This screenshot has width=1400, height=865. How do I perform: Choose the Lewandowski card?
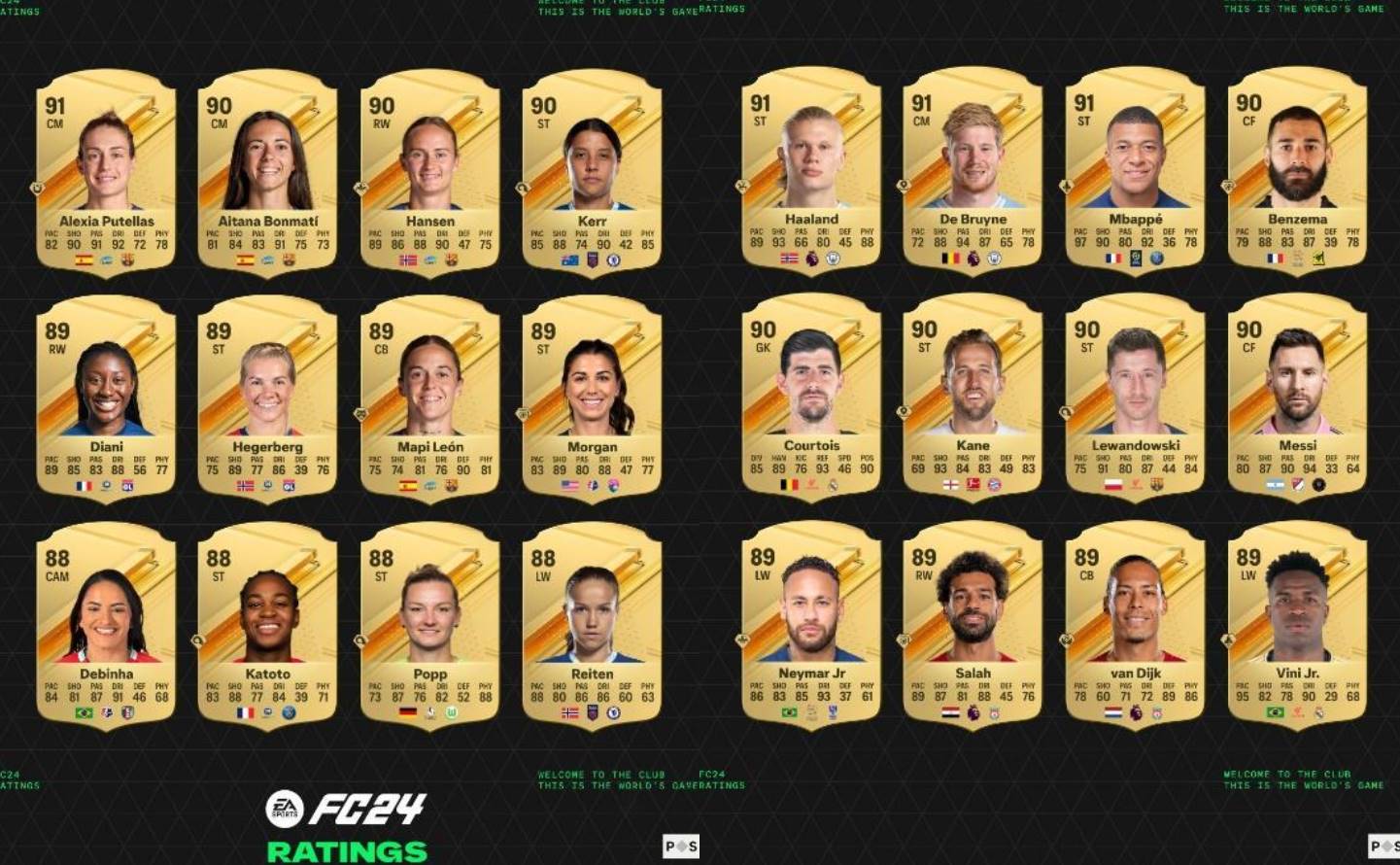pos(1135,398)
